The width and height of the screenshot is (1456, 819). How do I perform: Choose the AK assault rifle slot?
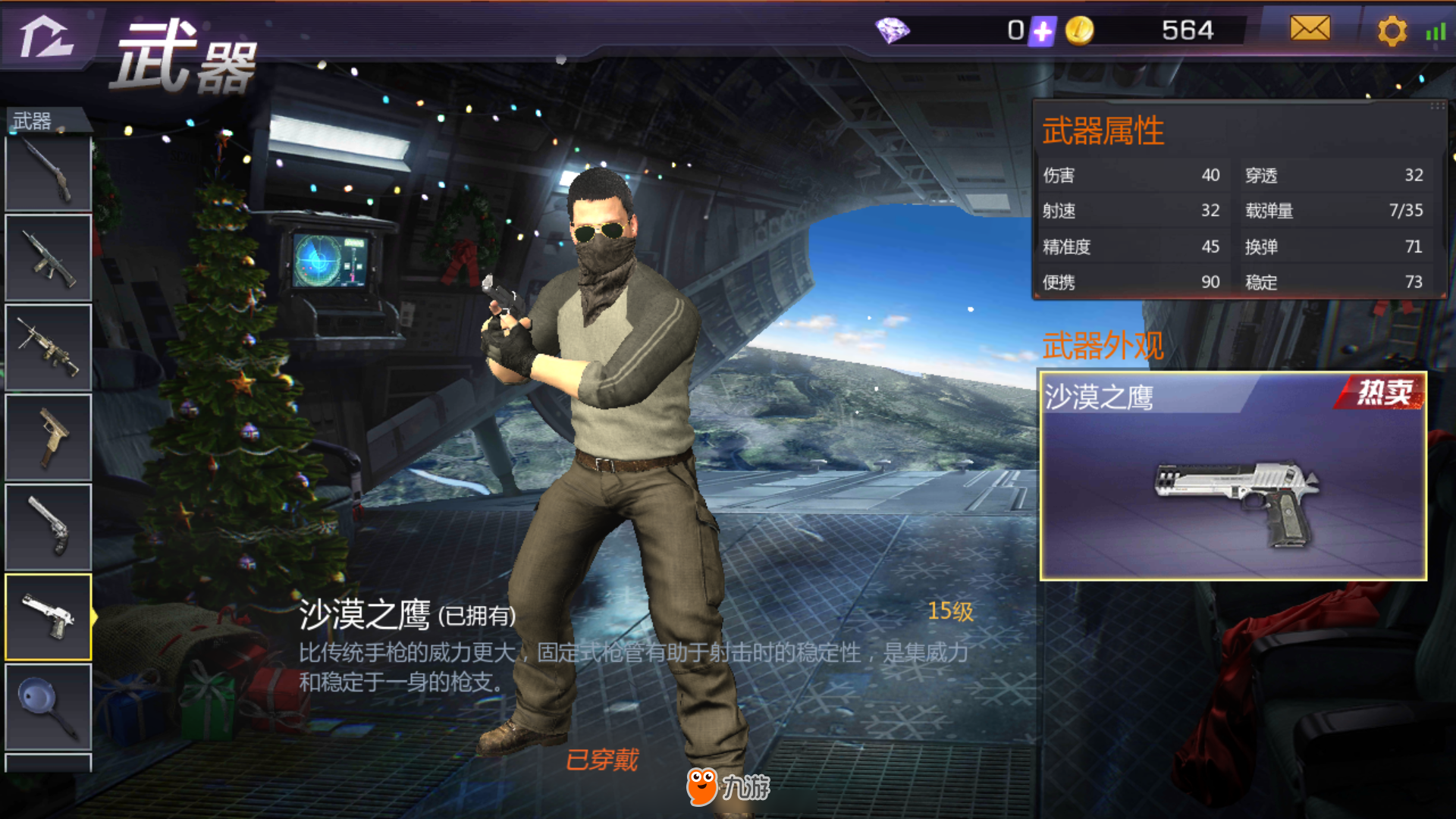49,258
